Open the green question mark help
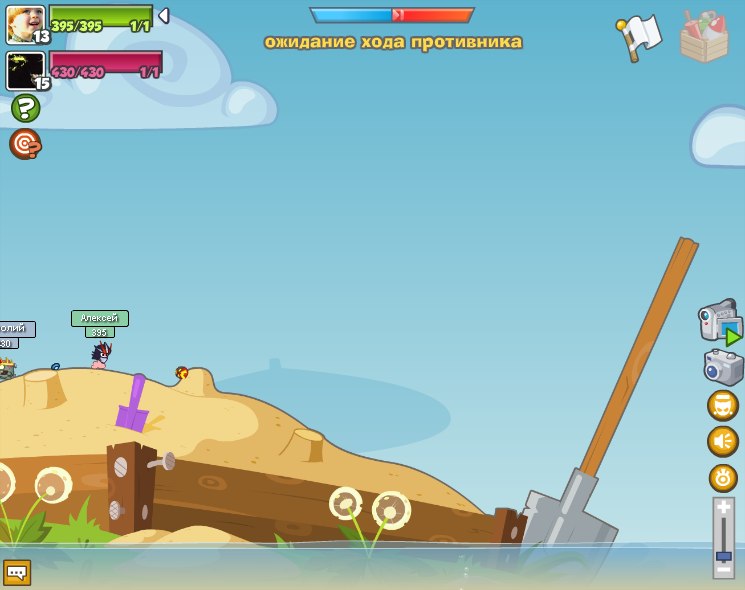 point(25,108)
